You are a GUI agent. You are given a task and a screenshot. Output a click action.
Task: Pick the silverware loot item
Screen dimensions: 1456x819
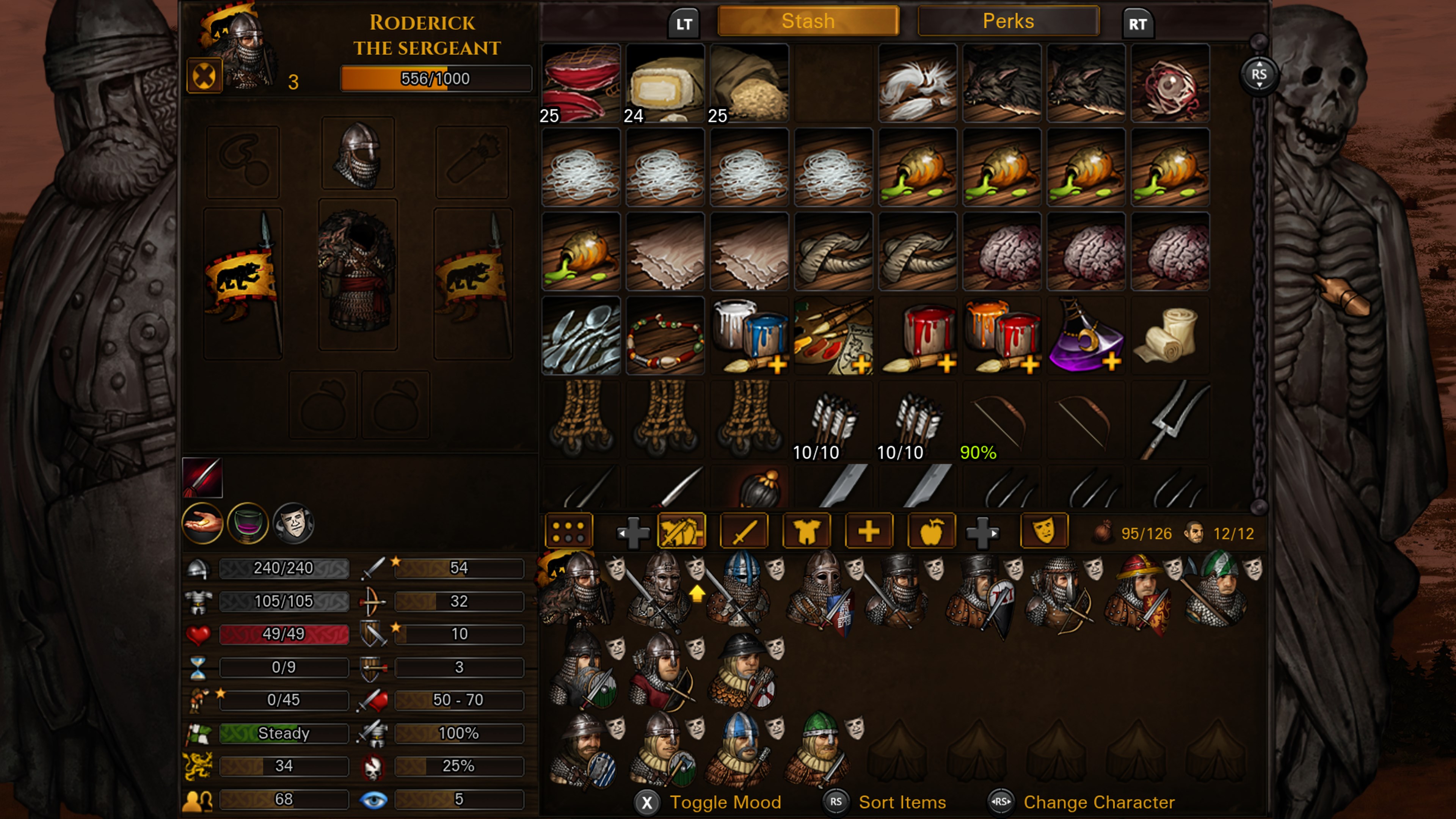(x=581, y=336)
